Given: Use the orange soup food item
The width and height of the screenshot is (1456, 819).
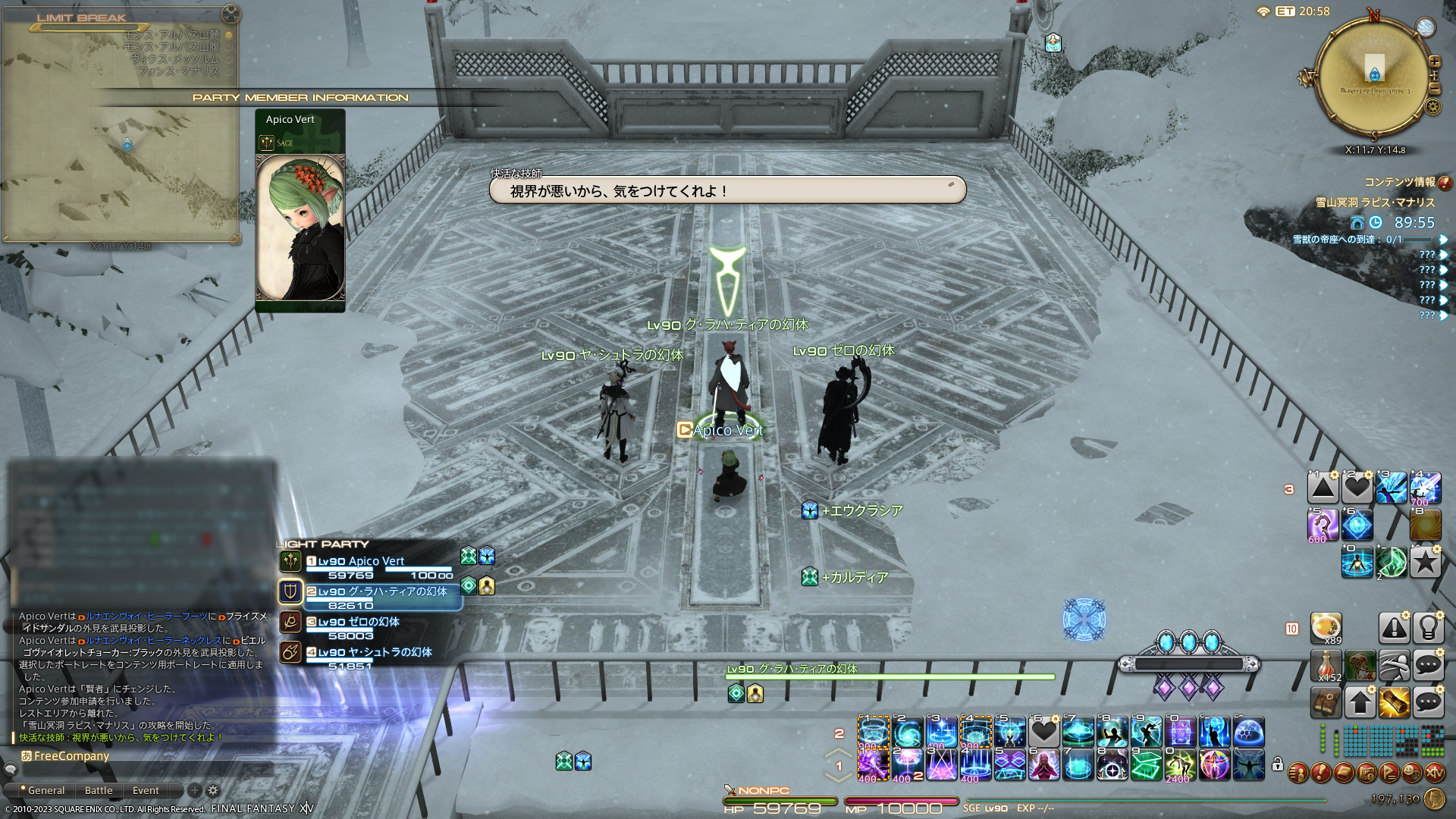Looking at the screenshot, I should [1326, 627].
